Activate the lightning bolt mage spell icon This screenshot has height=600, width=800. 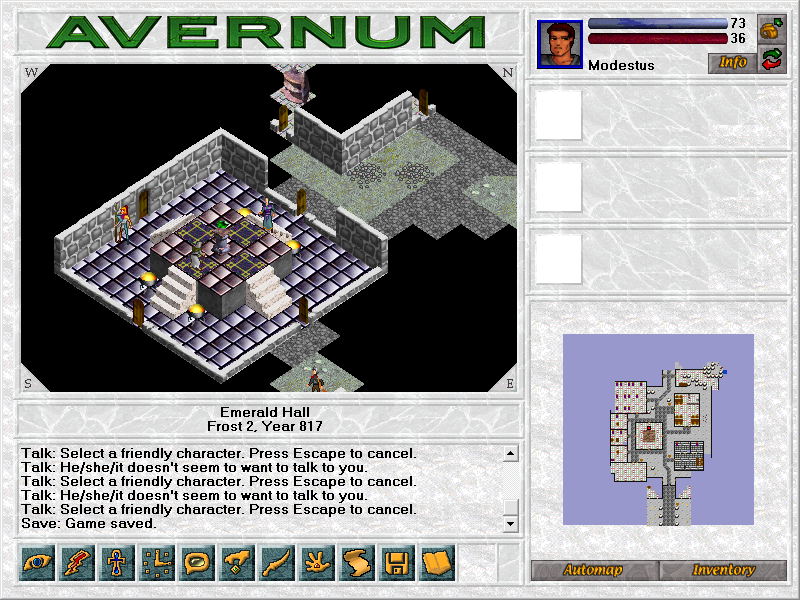click(x=77, y=563)
